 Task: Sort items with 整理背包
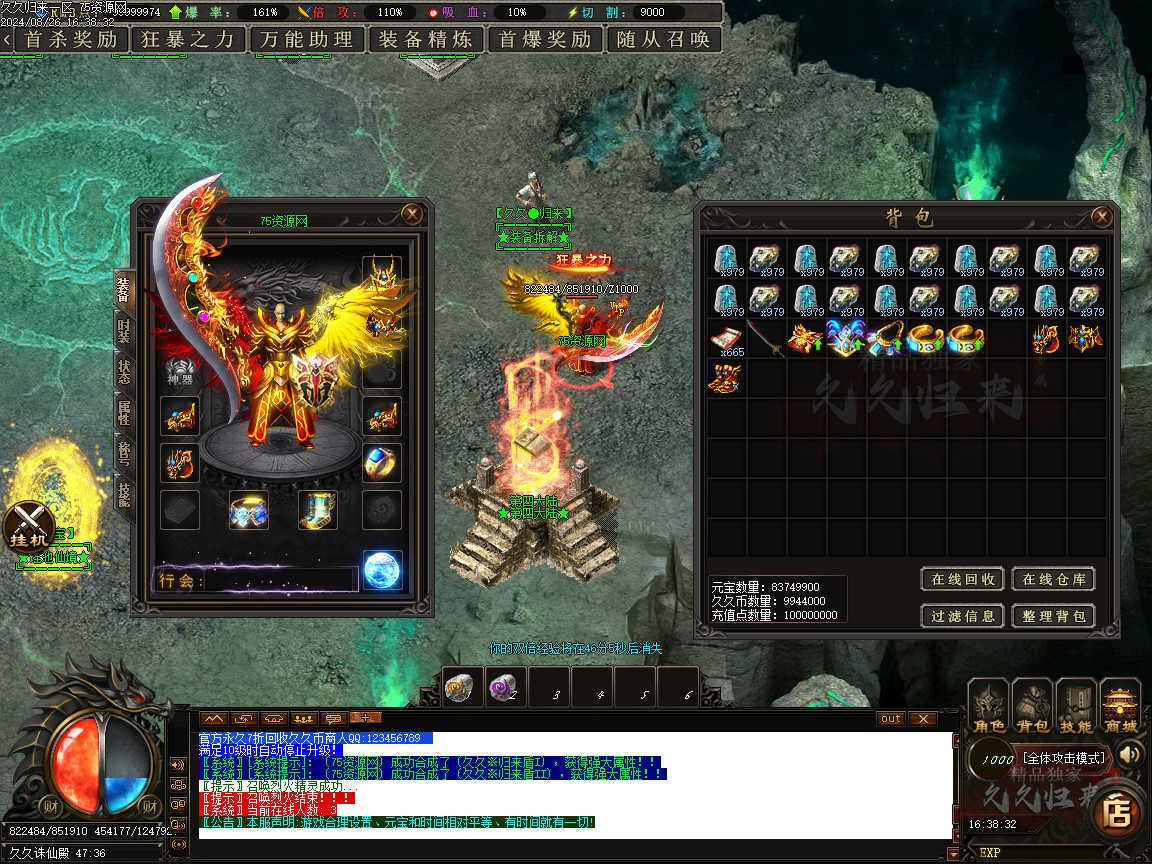coord(1053,616)
